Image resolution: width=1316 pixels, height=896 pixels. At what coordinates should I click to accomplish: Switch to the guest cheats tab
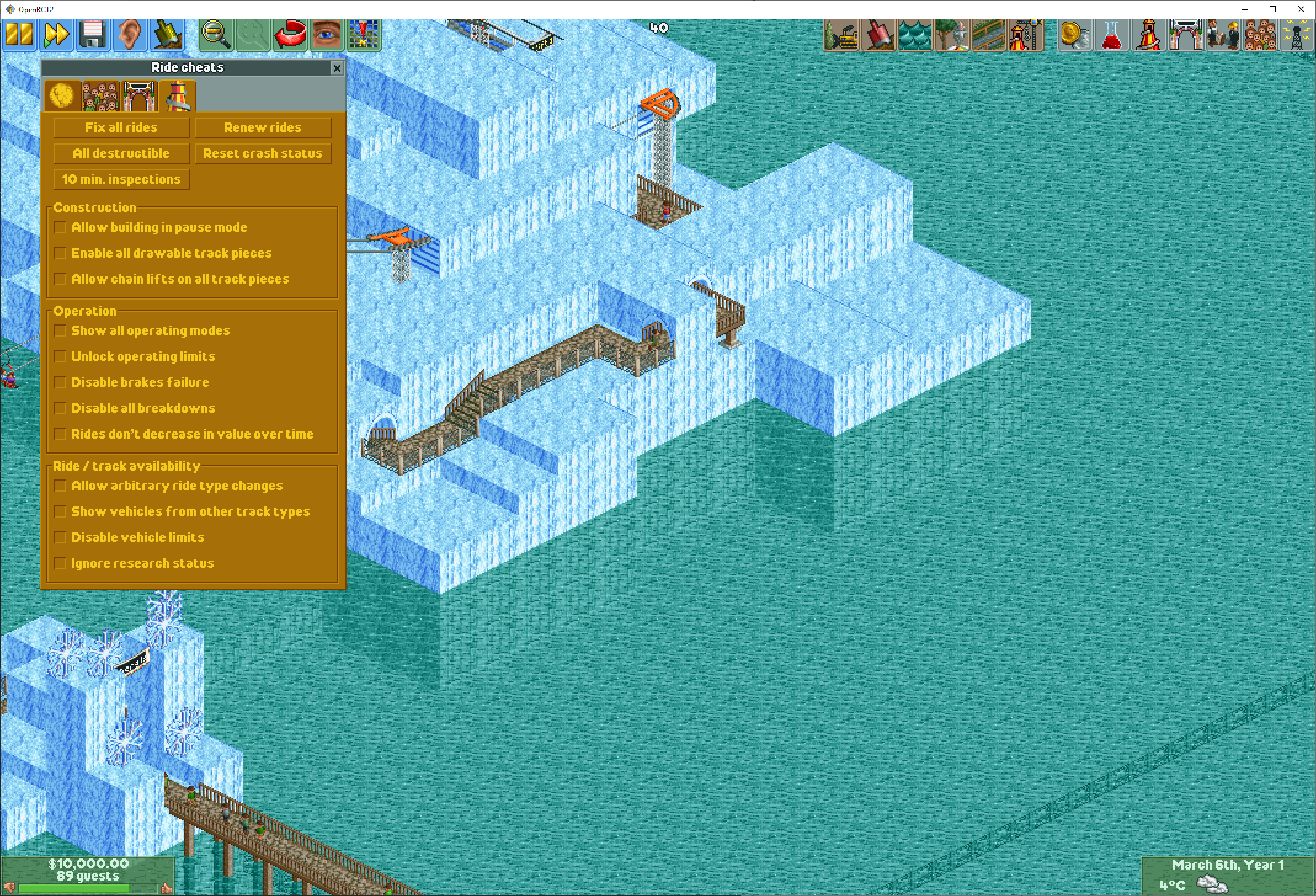[100, 96]
